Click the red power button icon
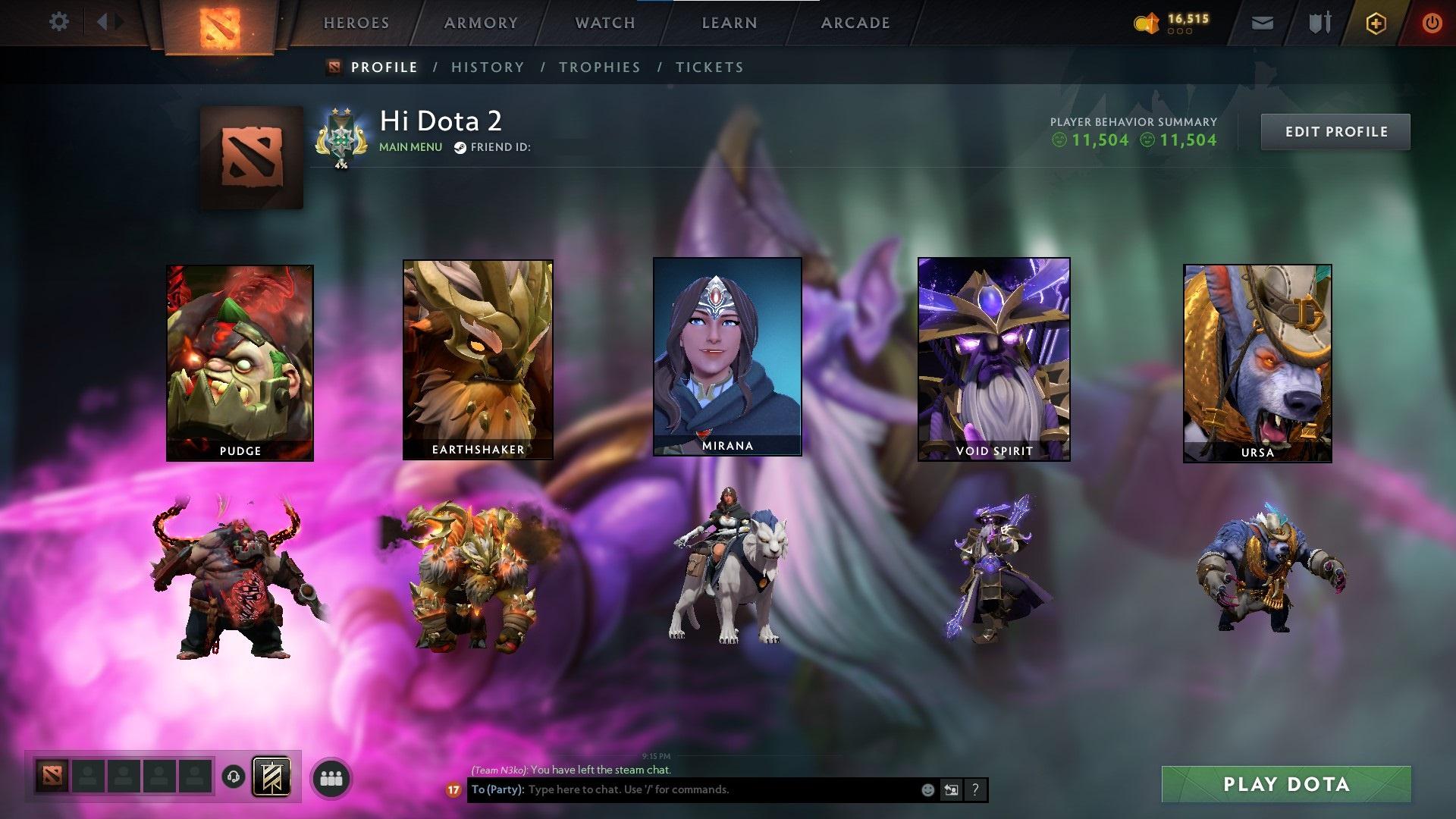Viewport: 1456px width, 819px height. pyautogui.click(x=1432, y=22)
